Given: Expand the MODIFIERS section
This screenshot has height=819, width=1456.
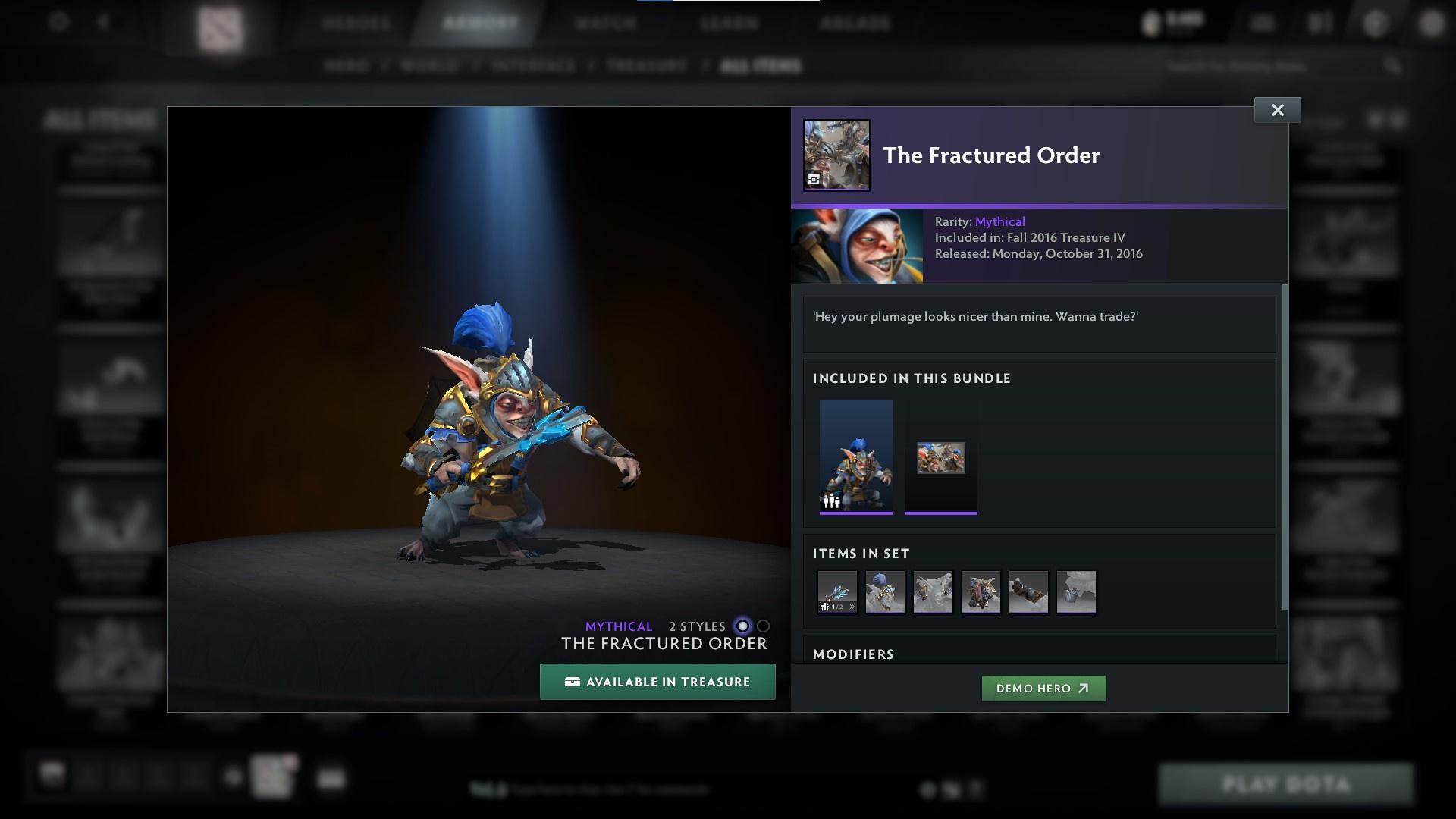Looking at the screenshot, I should coord(854,654).
